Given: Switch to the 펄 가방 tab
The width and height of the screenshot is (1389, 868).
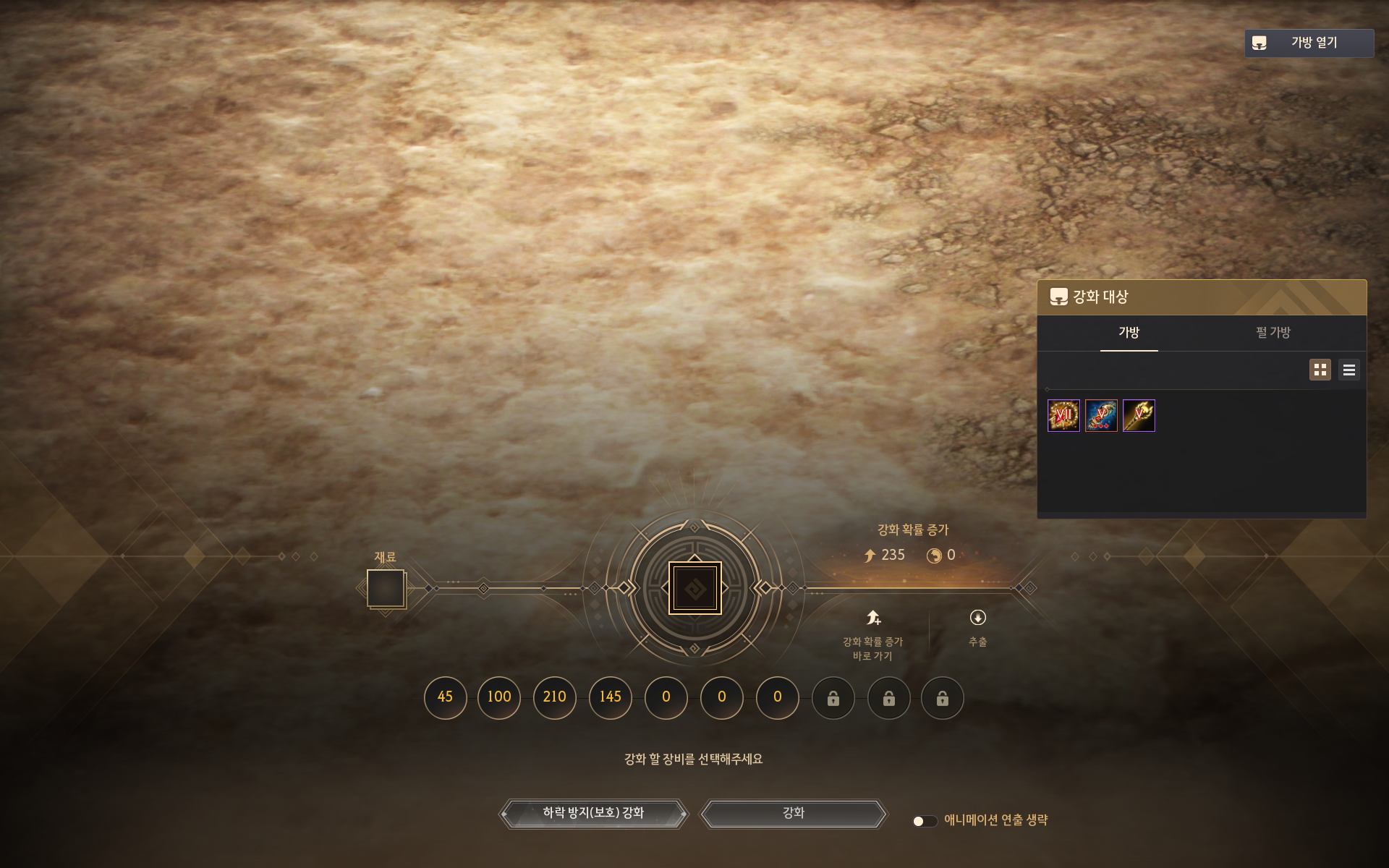Looking at the screenshot, I should click(x=1273, y=333).
